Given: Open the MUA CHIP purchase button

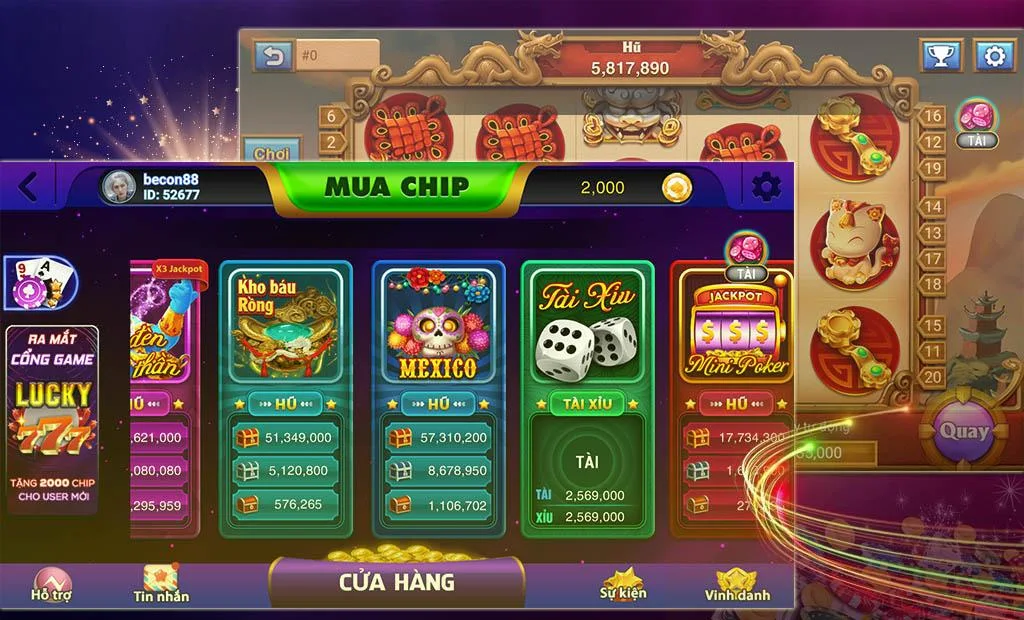Looking at the screenshot, I should (x=397, y=186).
